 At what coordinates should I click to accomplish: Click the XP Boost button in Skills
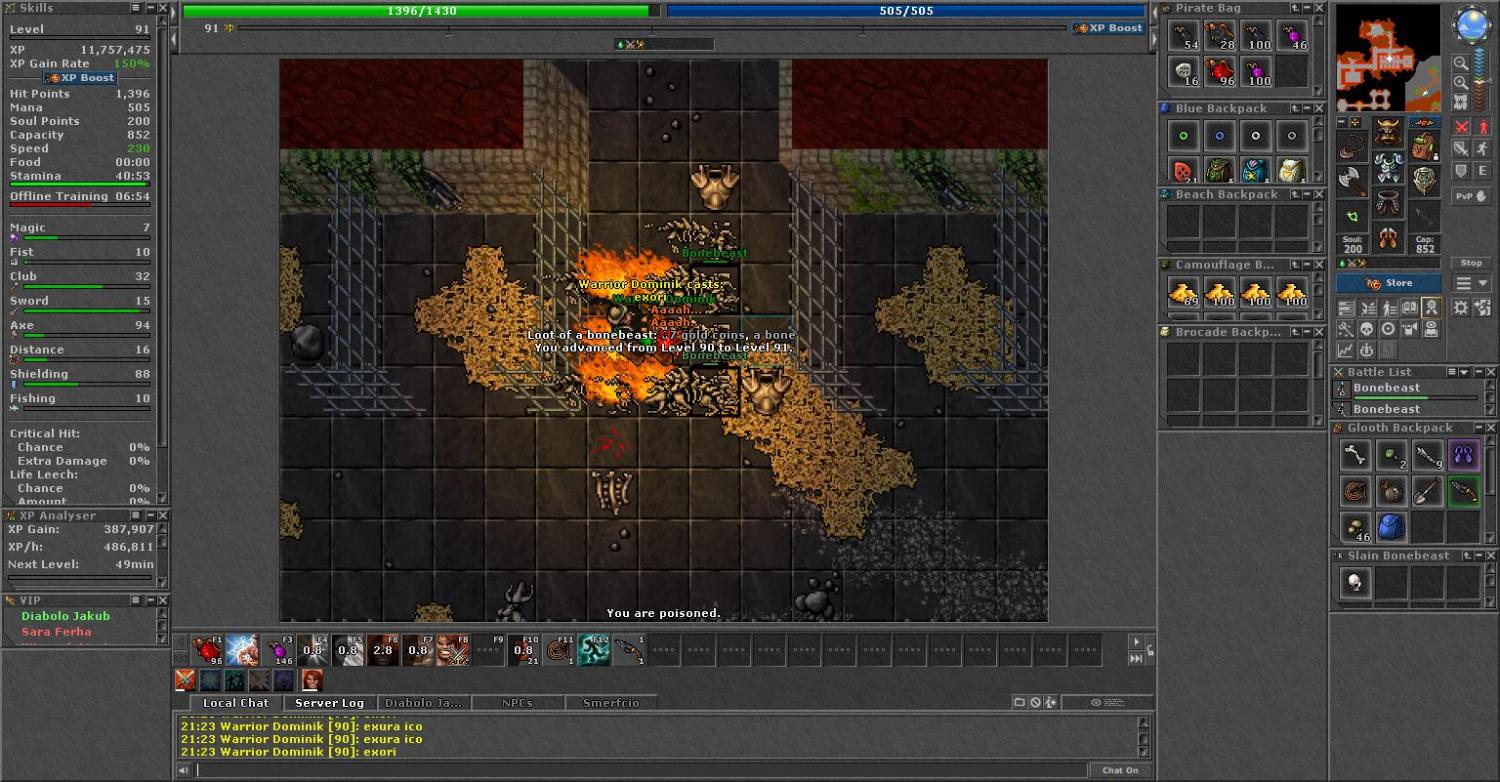[80, 78]
